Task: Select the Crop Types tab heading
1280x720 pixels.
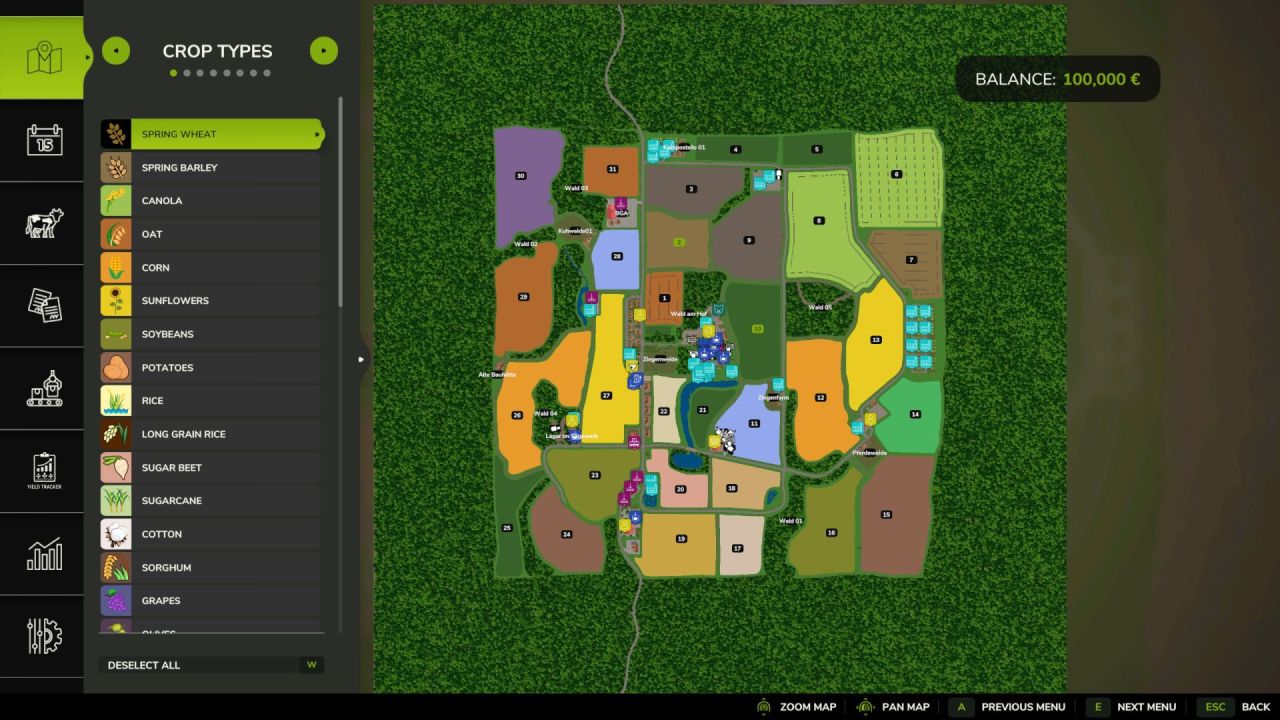Action: click(217, 51)
